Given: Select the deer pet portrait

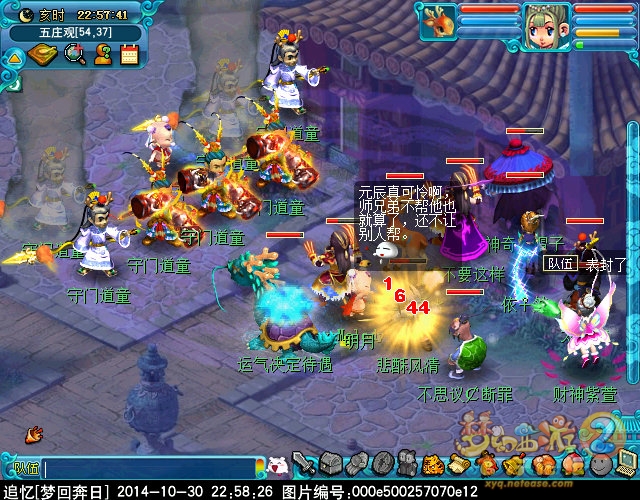Looking at the screenshot, I should pyautogui.click(x=437, y=21).
